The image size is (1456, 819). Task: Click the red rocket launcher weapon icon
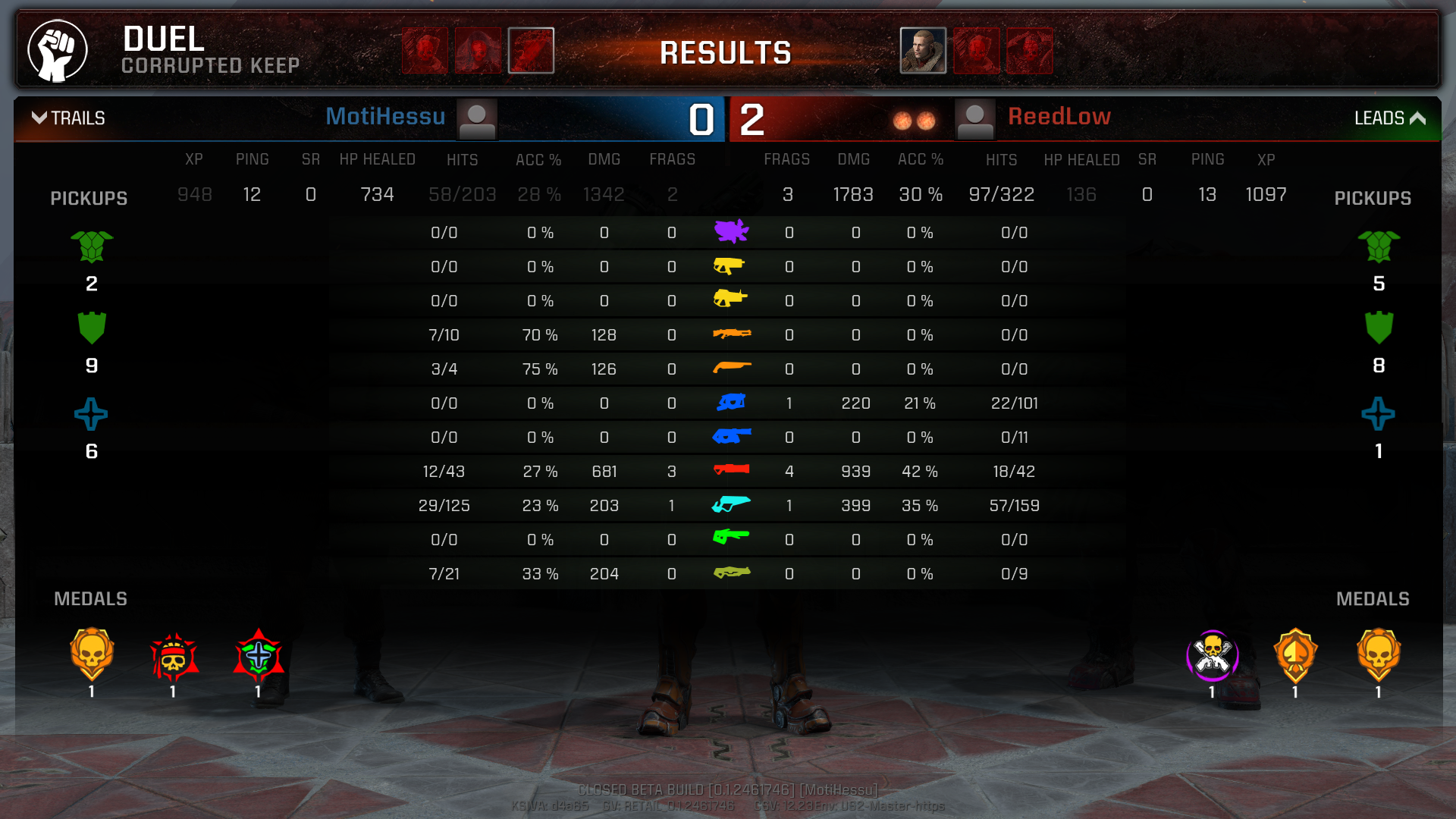tap(731, 470)
